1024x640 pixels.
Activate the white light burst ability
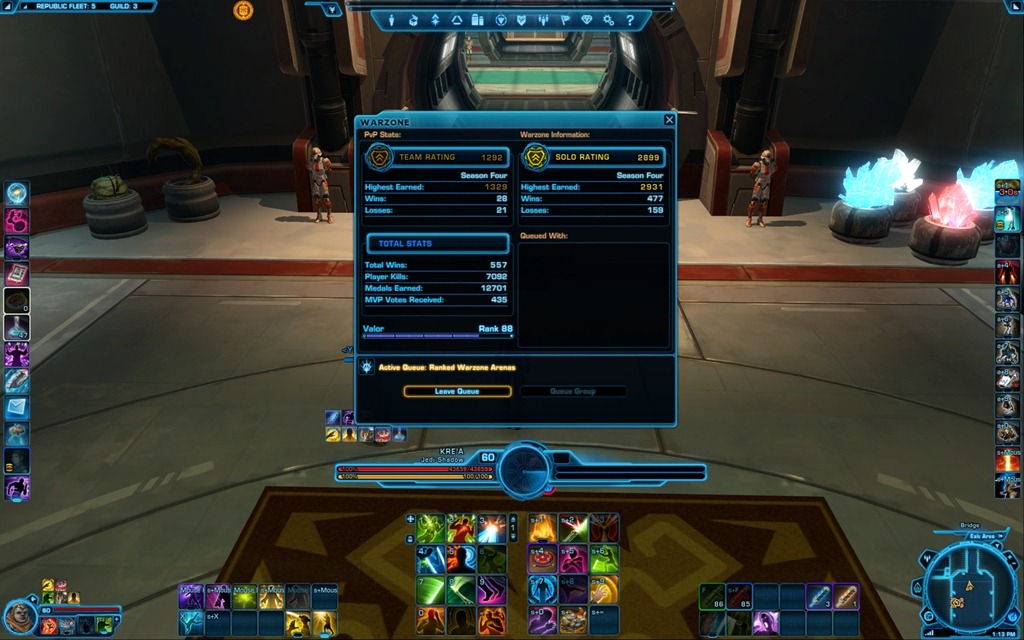point(490,528)
